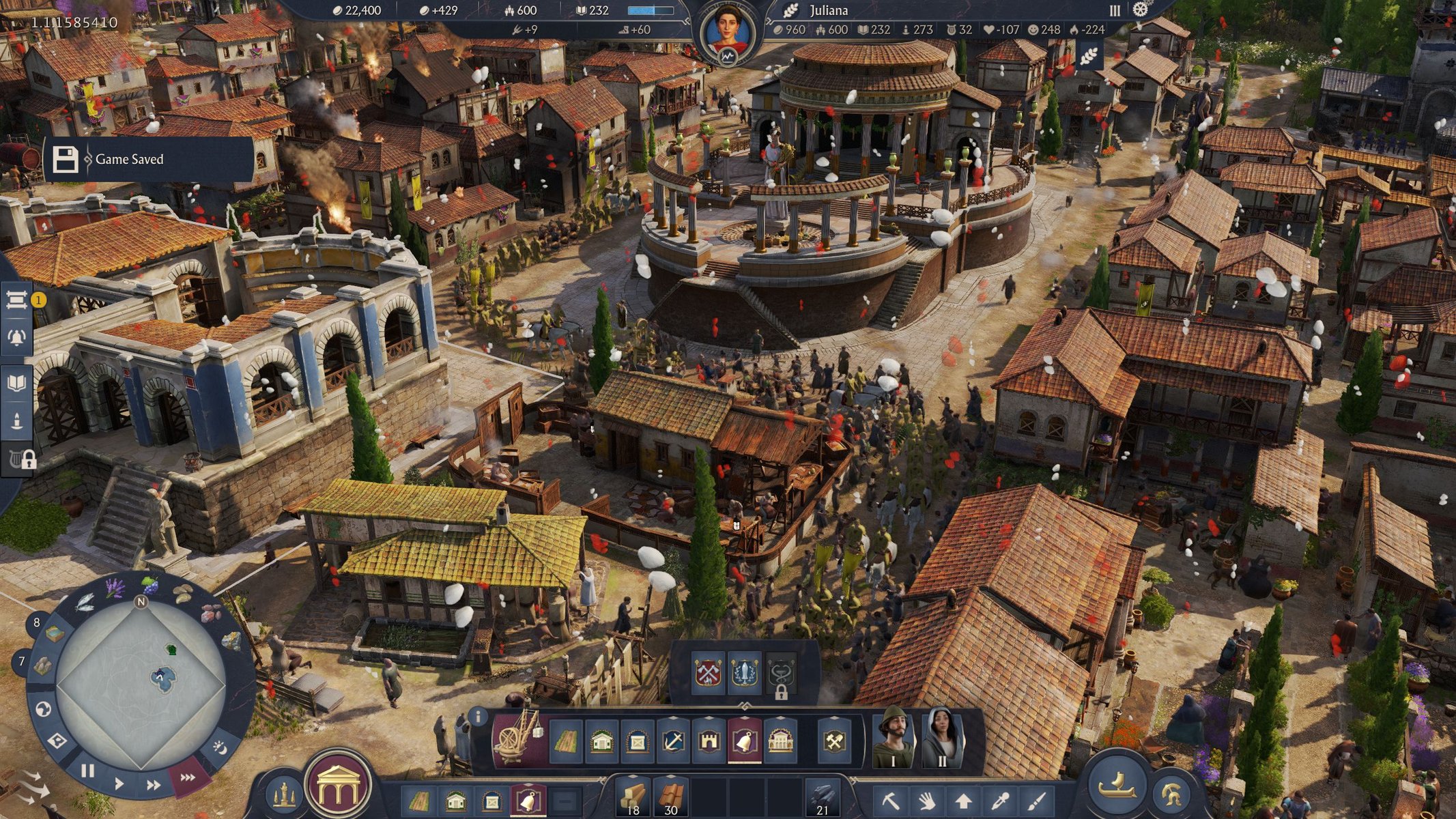
Task: Set the game to normal speed
Action: (119, 783)
